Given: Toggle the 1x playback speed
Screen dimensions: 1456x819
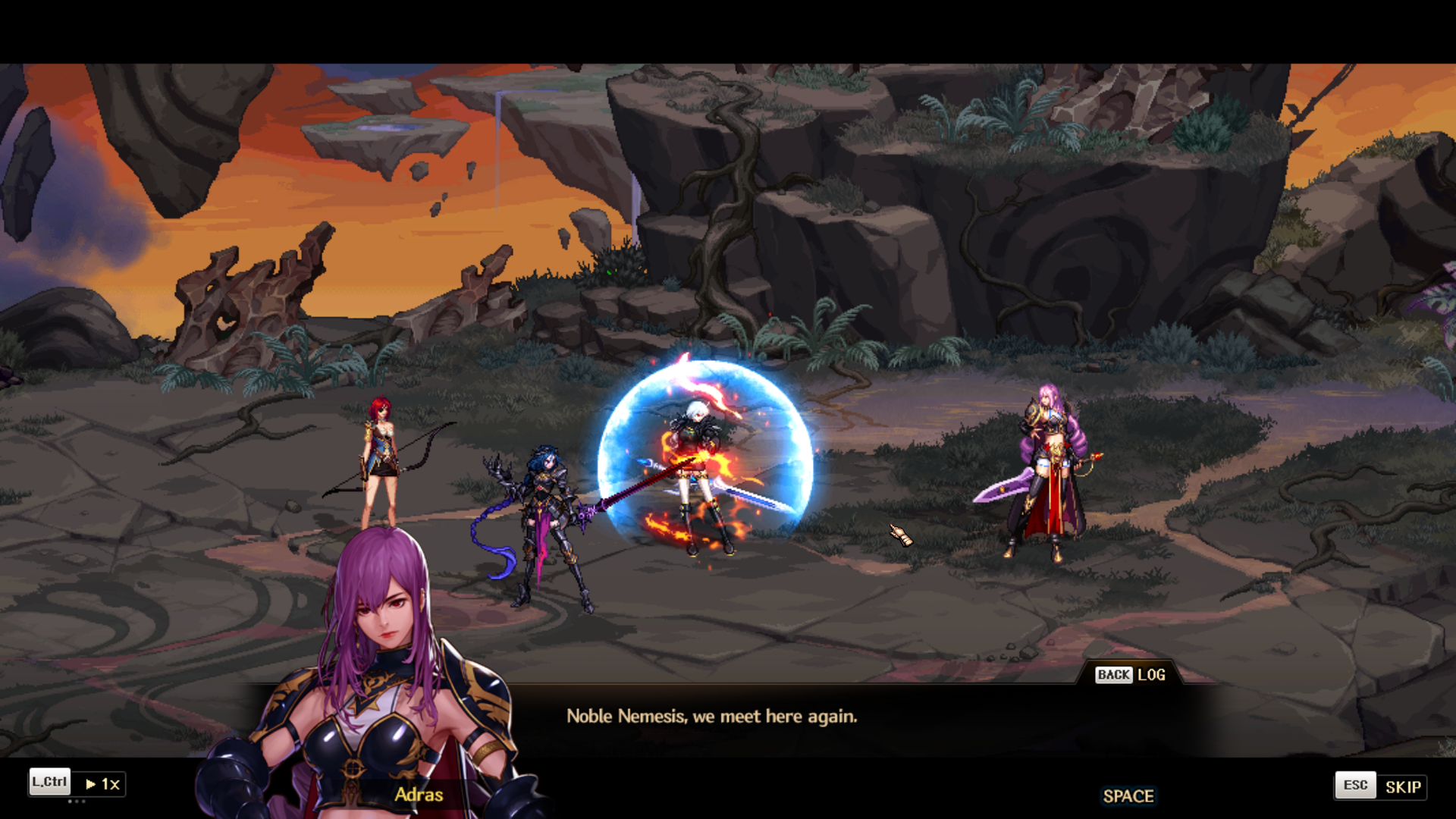Looking at the screenshot, I should (102, 784).
